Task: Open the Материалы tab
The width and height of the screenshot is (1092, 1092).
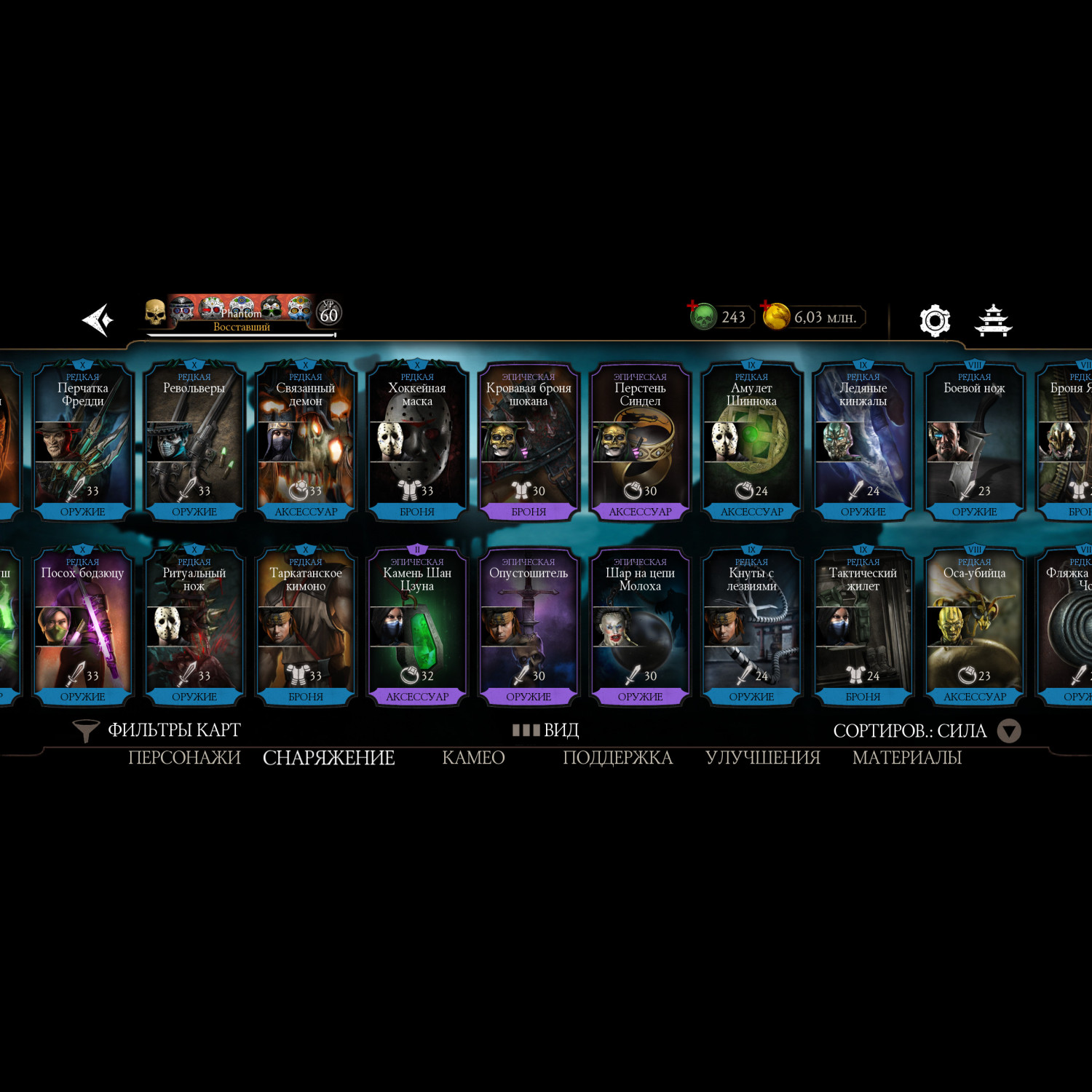Action: coord(907,758)
